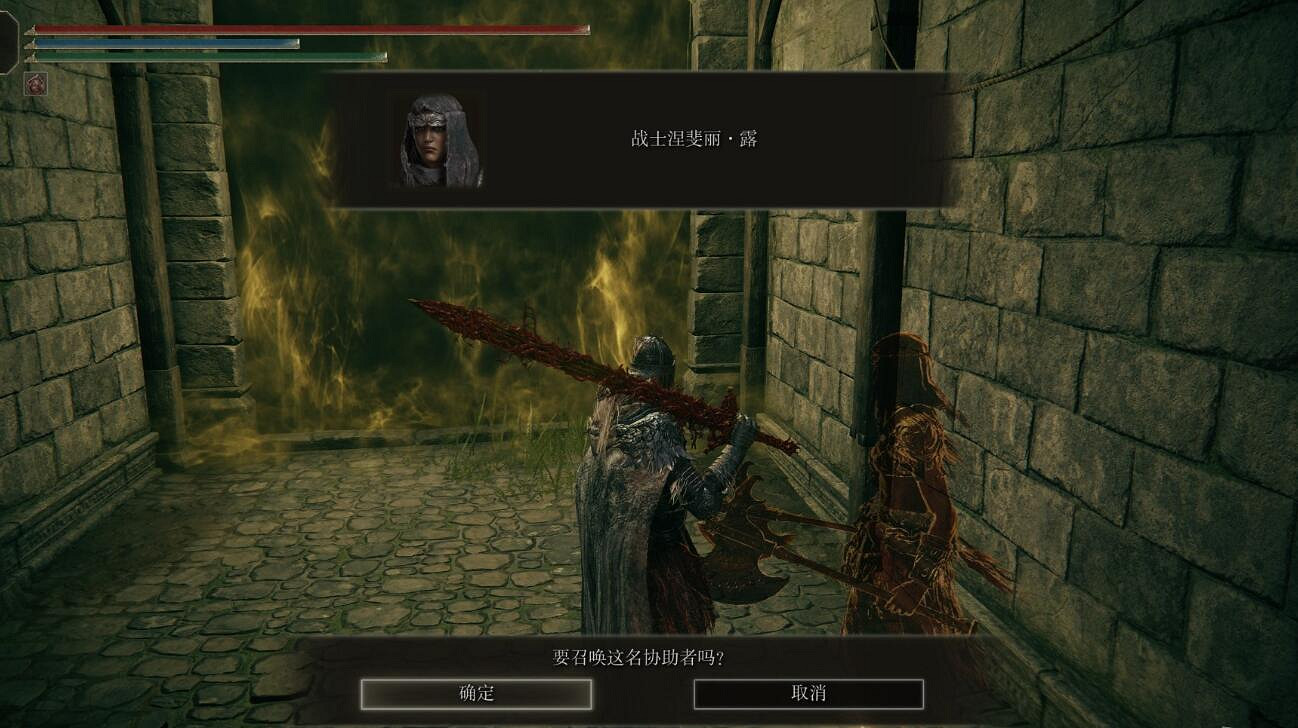Click the green stamina bar
This screenshot has height=728, width=1298.
[x=210, y=56]
